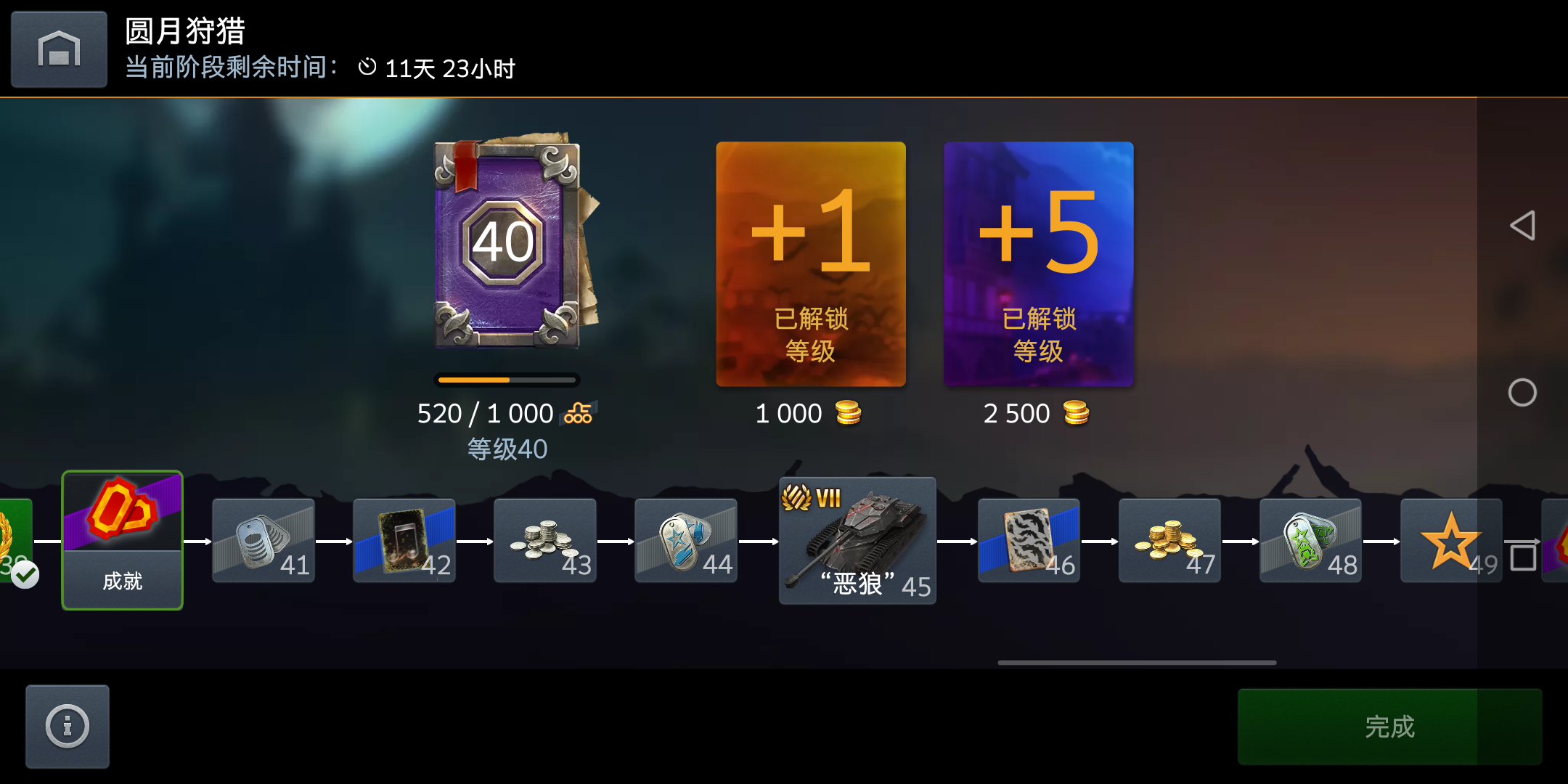Click the camouflage card reward at level 42

[x=404, y=541]
